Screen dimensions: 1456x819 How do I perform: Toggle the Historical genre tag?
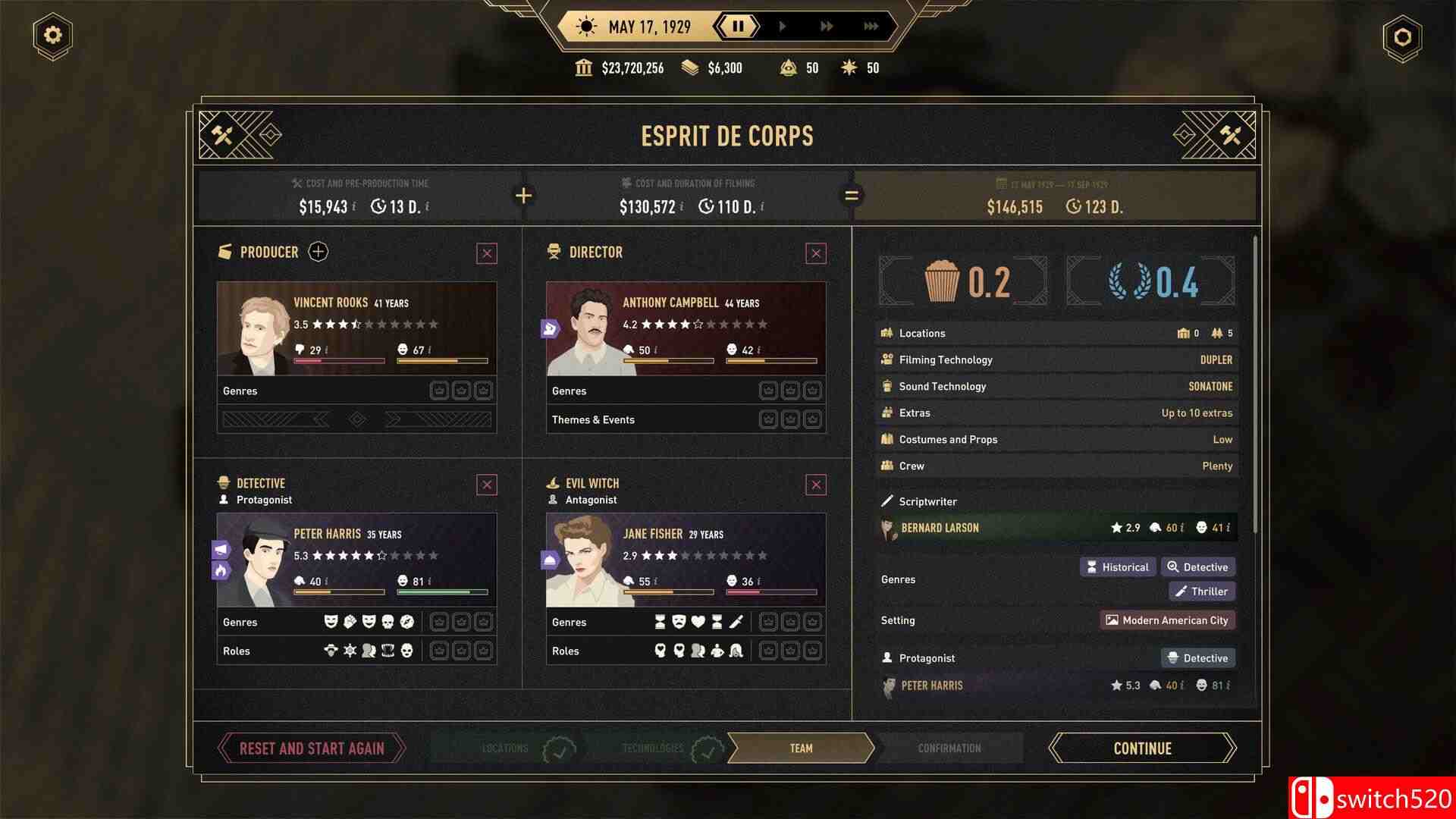pos(1117,566)
